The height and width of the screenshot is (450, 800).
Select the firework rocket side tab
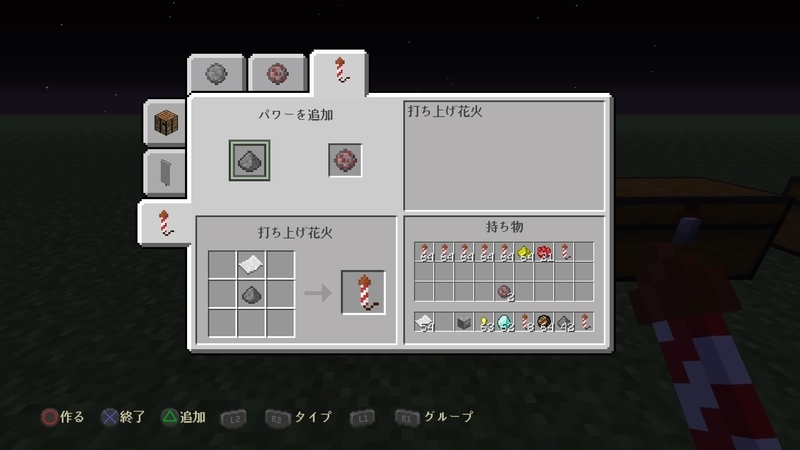[x=166, y=221]
